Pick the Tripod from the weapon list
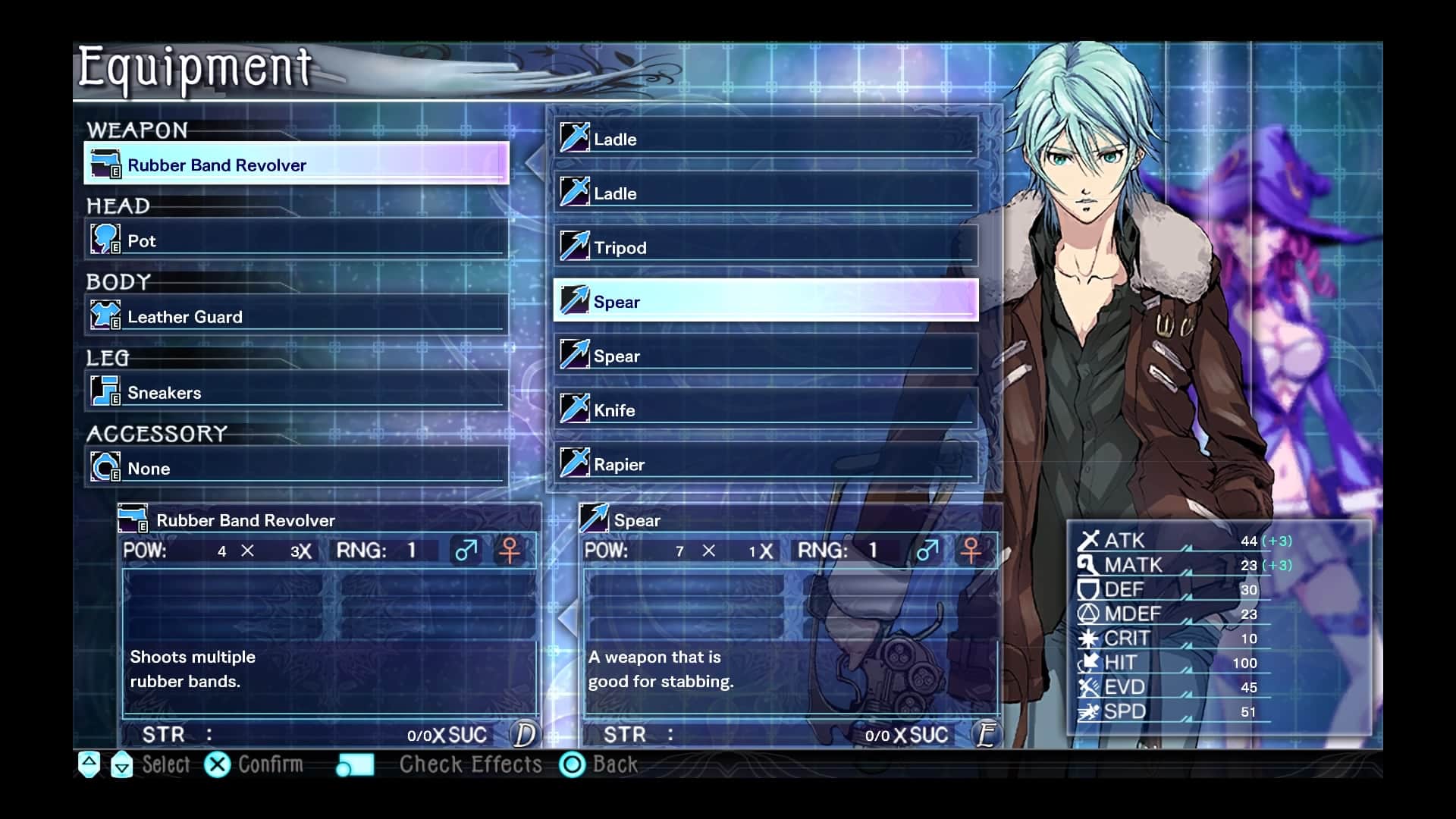The image size is (1456, 819). [x=766, y=247]
